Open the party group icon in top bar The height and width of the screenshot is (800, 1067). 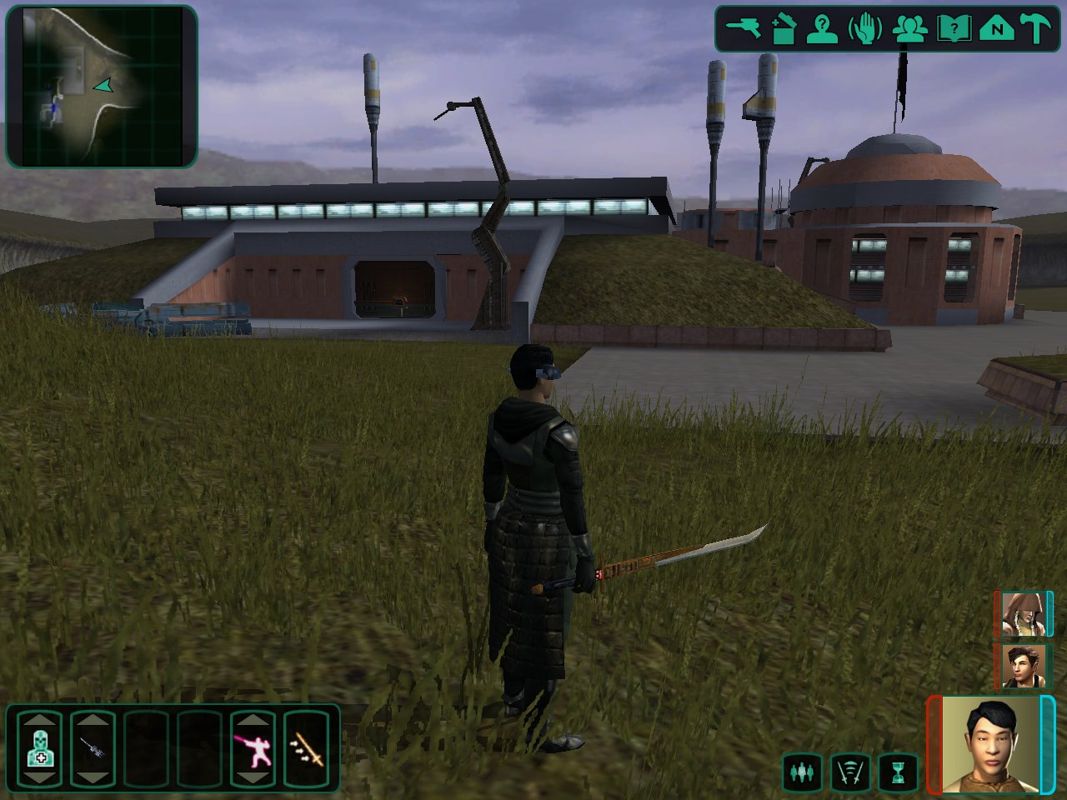tap(909, 28)
